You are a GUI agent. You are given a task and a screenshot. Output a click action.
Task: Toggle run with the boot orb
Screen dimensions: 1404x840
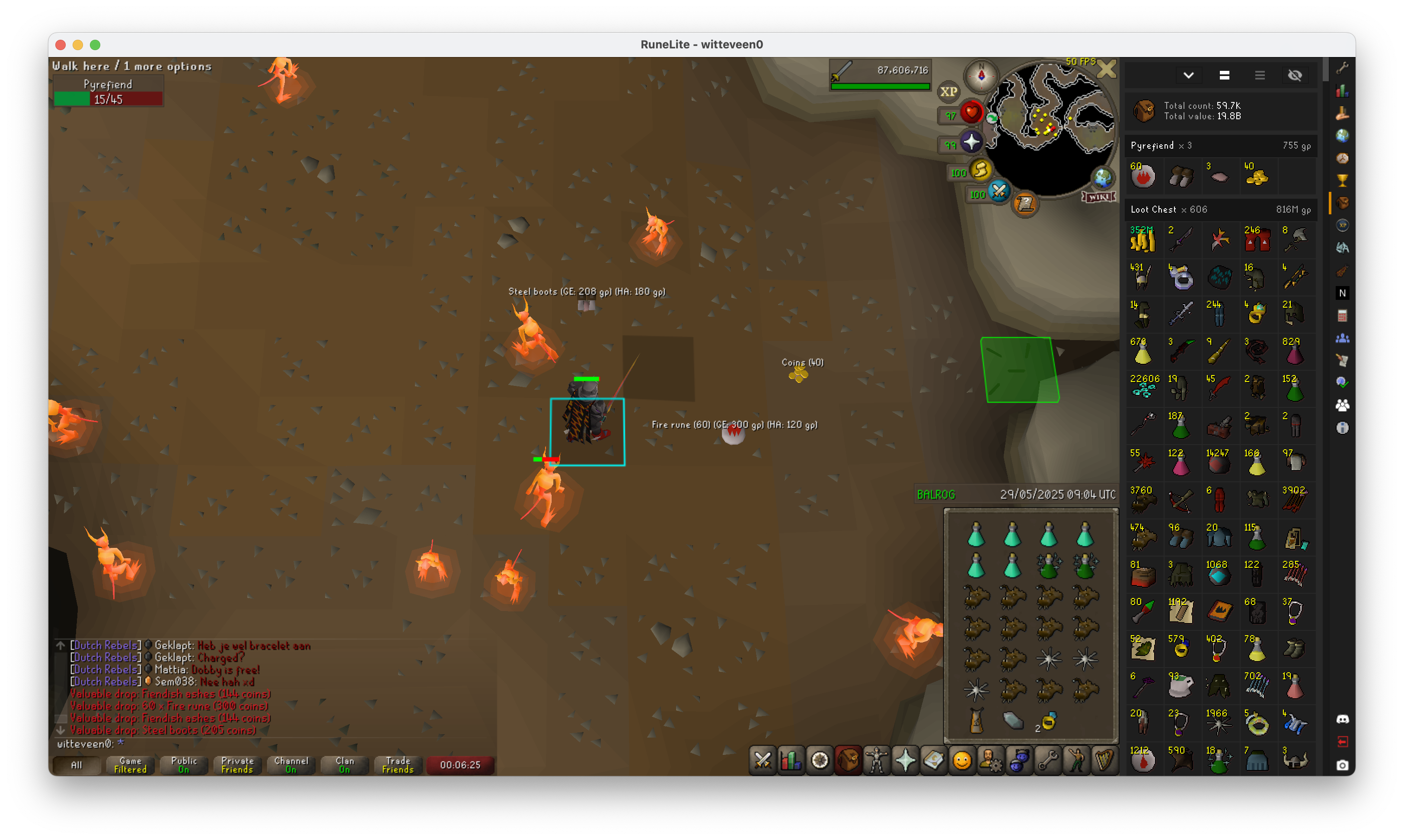pos(980,170)
